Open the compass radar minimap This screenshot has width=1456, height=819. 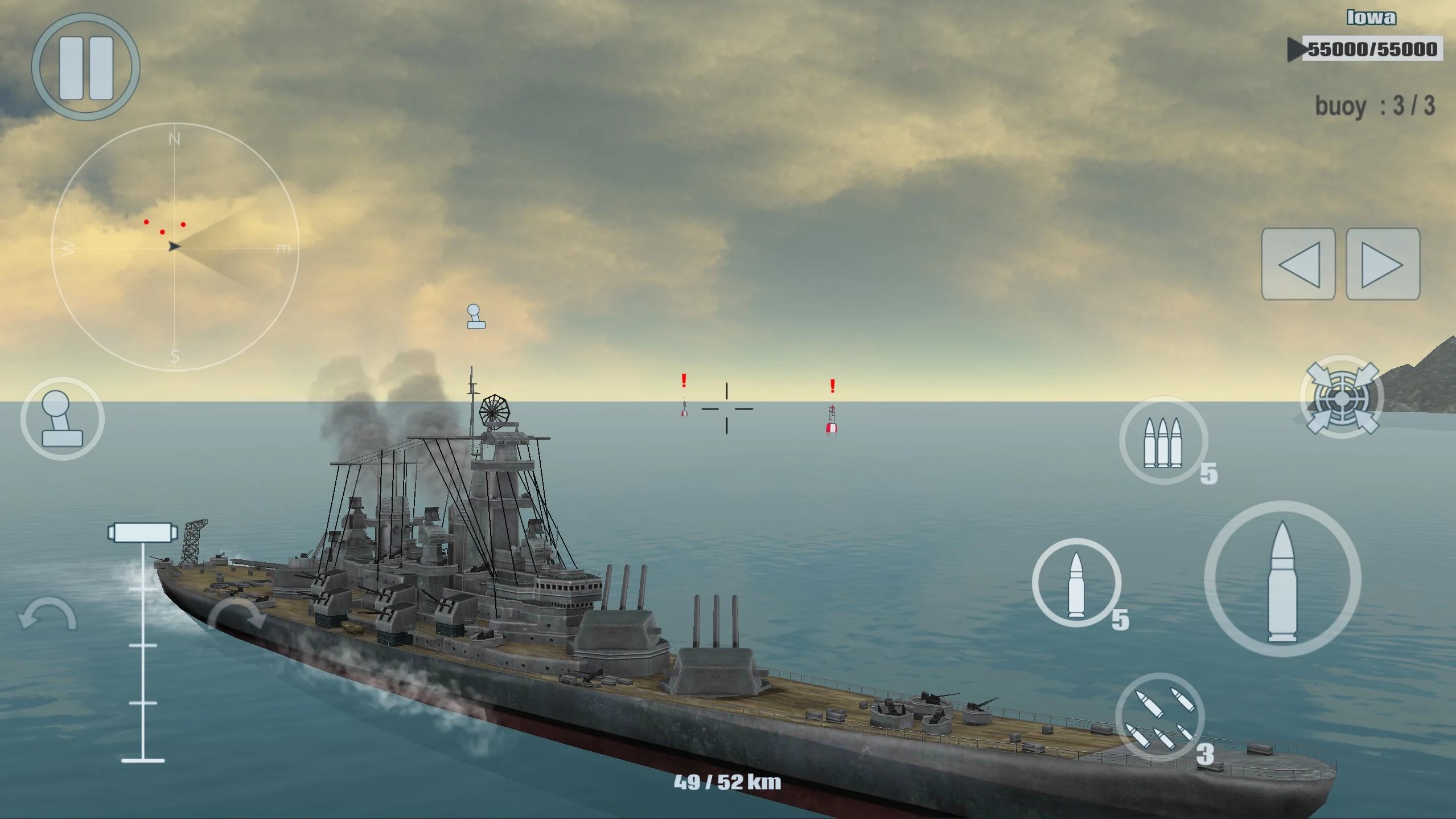pyautogui.click(x=175, y=247)
